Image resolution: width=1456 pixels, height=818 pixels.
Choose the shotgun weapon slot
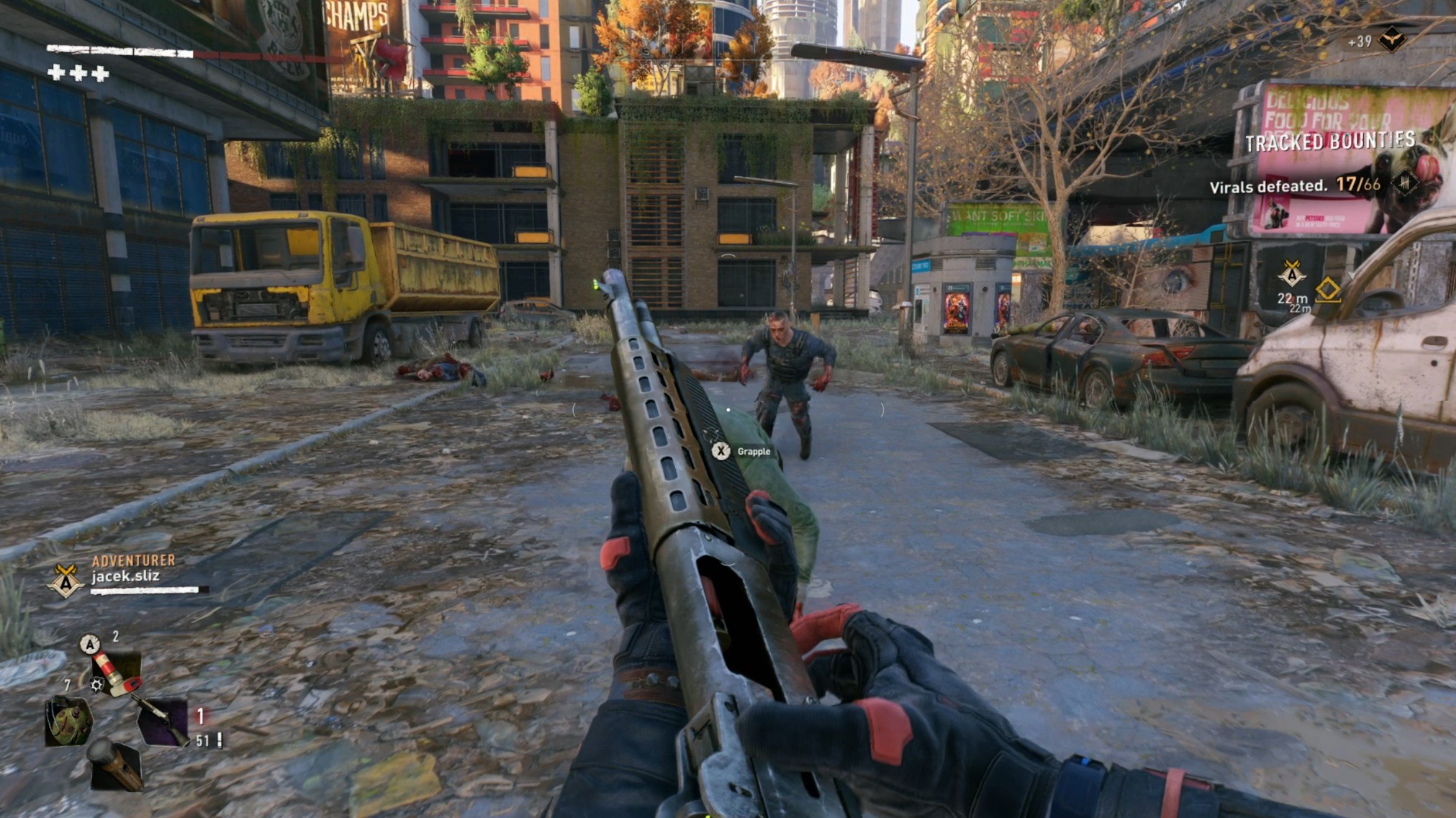pyautogui.click(x=163, y=722)
